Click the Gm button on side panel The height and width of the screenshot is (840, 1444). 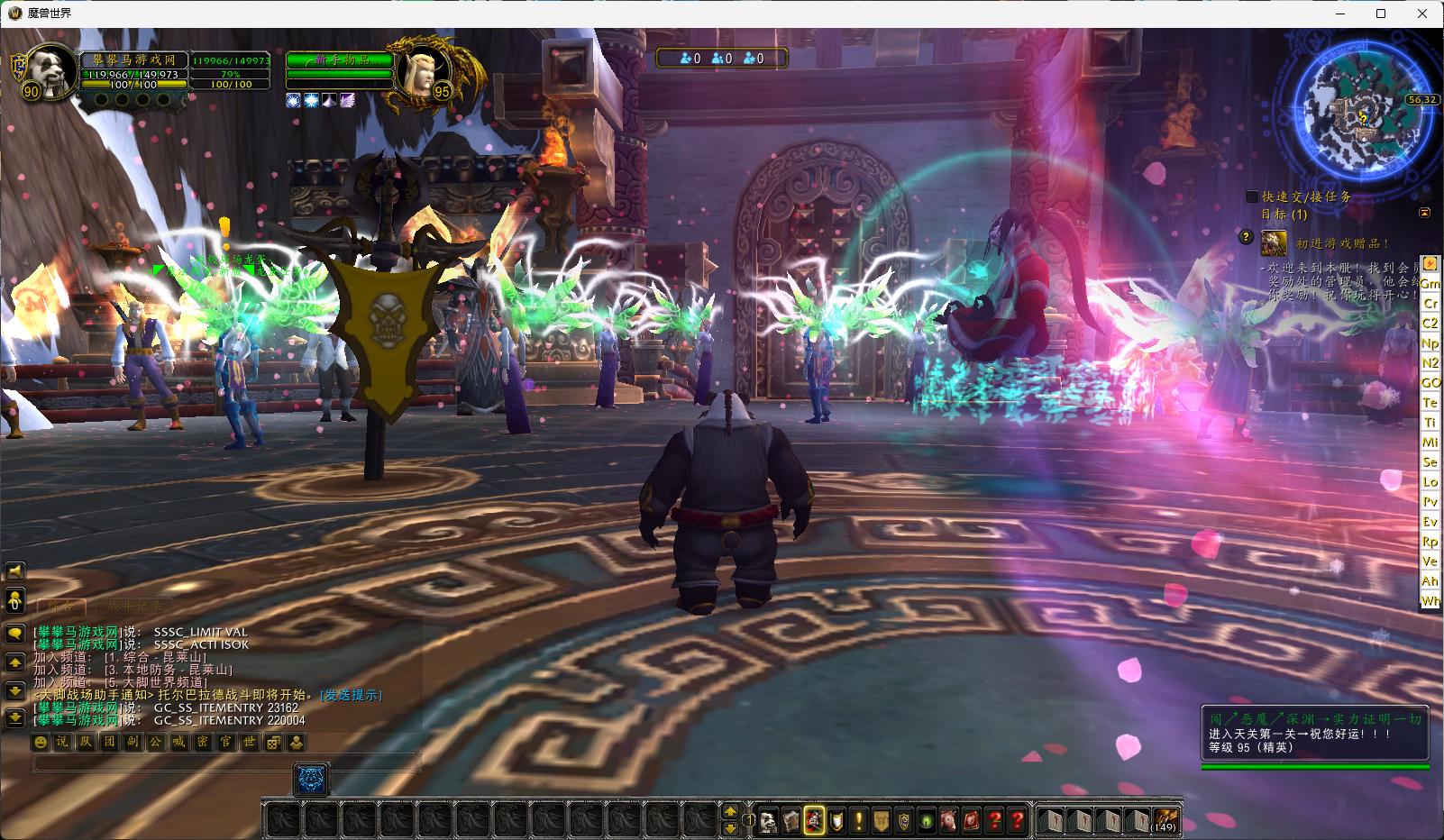(1430, 283)
